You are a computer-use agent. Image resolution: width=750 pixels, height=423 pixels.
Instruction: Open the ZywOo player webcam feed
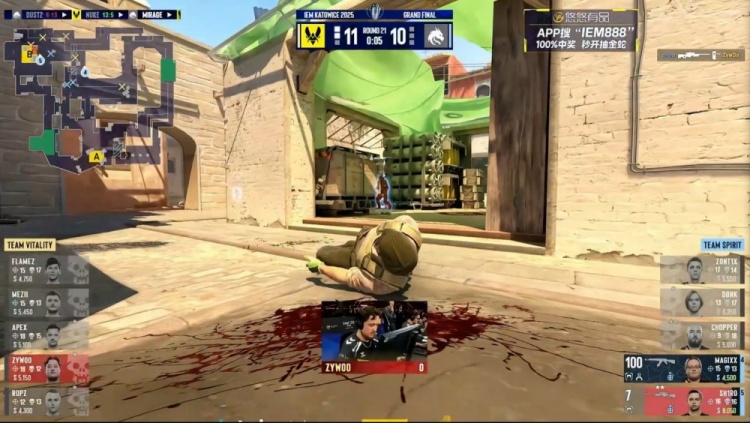[x=373, y=332]
